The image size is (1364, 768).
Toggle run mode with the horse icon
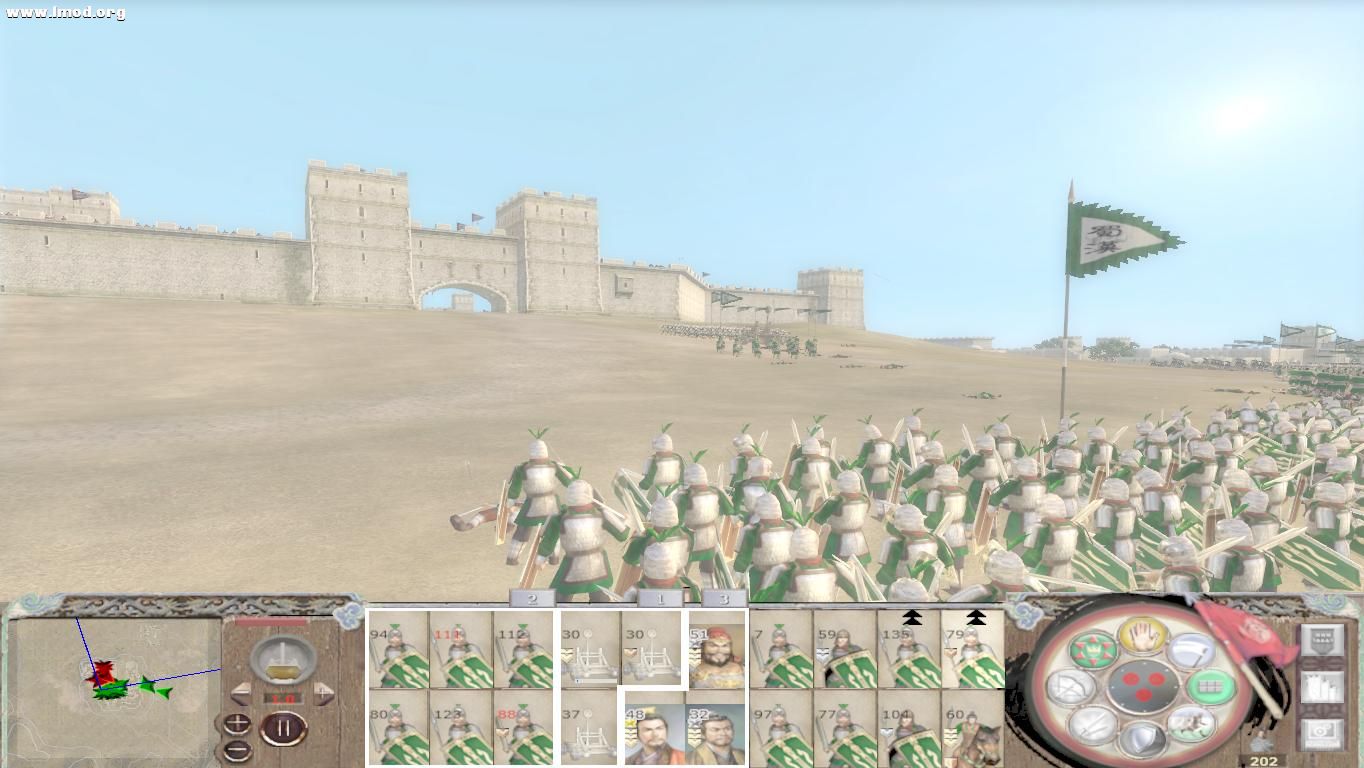pyautogui.click(x=1190, y=724)
